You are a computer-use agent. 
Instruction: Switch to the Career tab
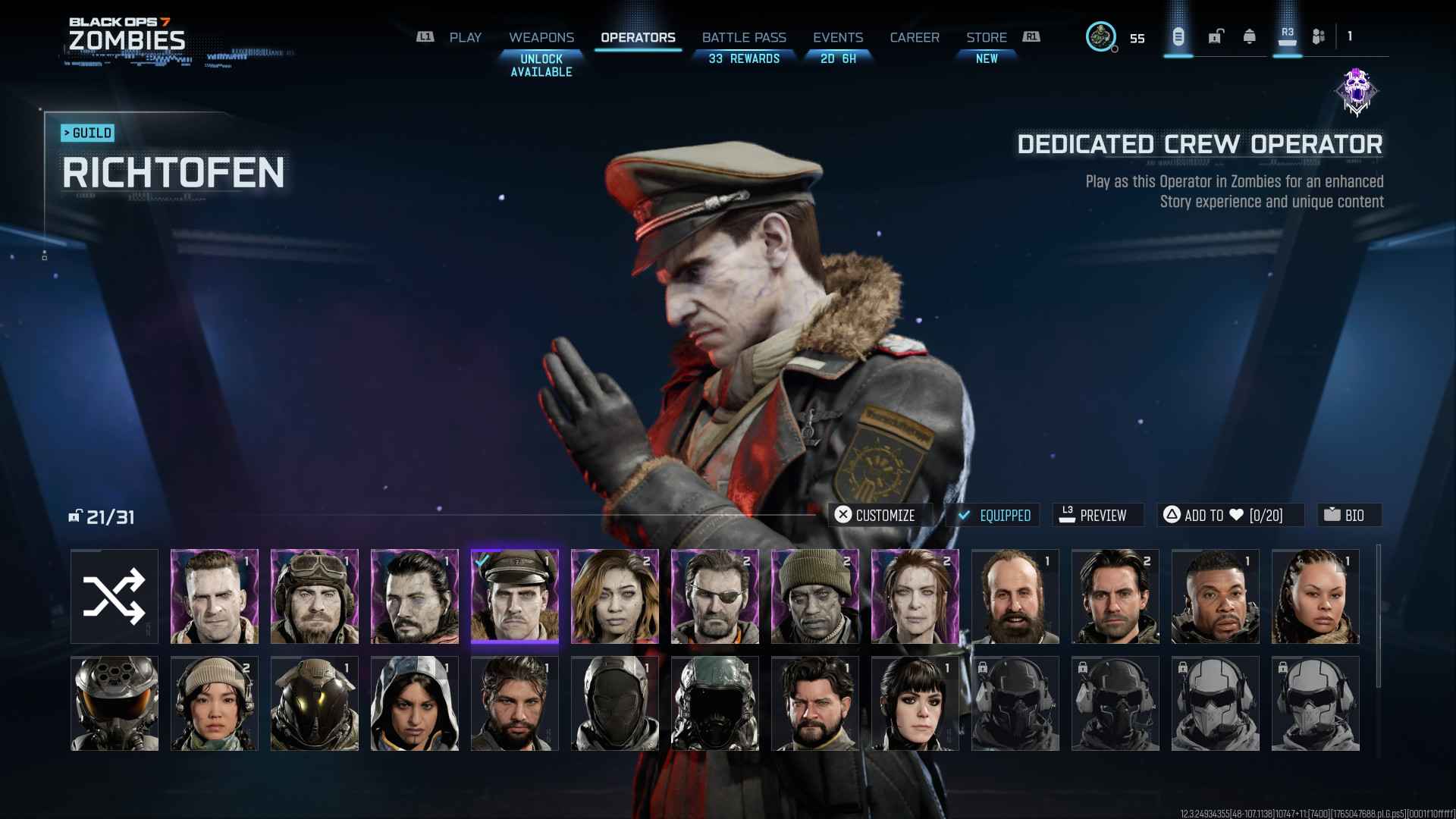tap(915, 37)
